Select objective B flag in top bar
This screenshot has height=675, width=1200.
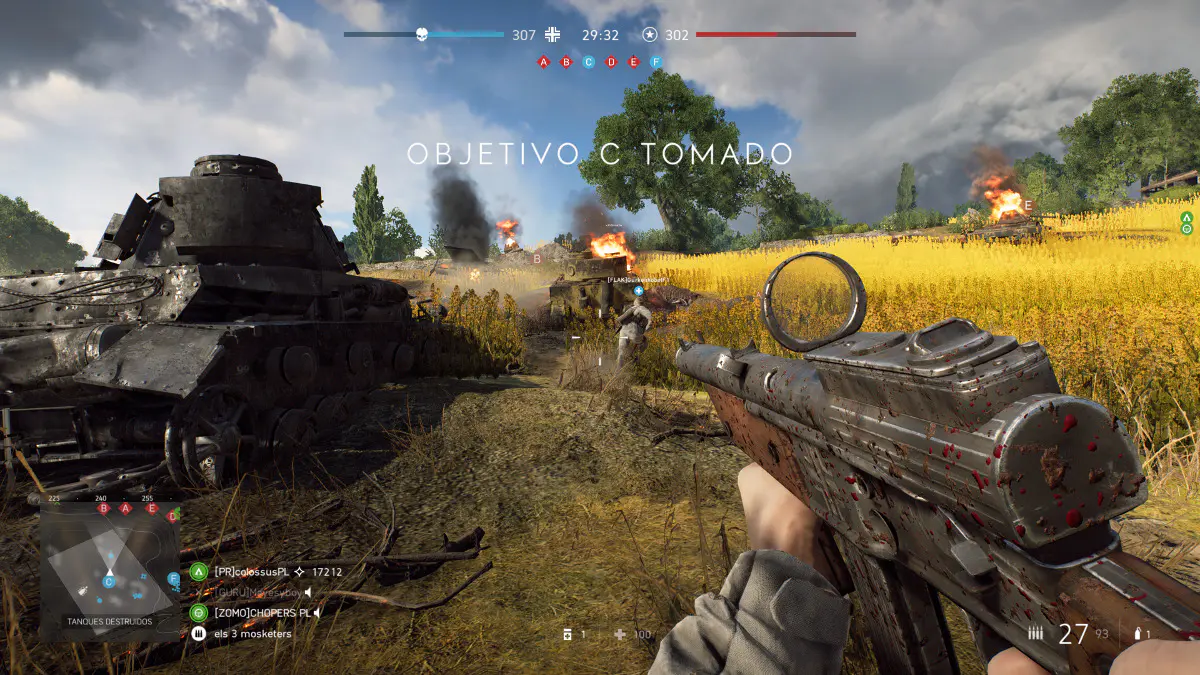pos(566,62)
